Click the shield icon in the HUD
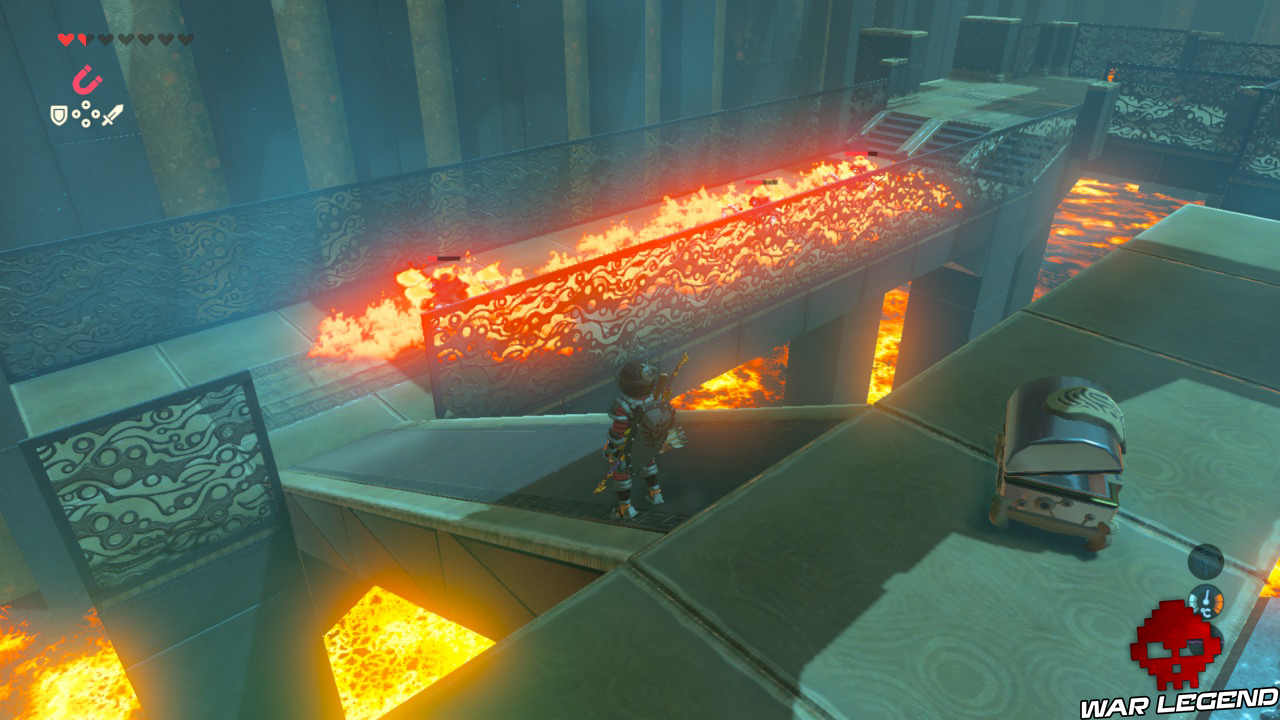 click(x=58, y=113)
